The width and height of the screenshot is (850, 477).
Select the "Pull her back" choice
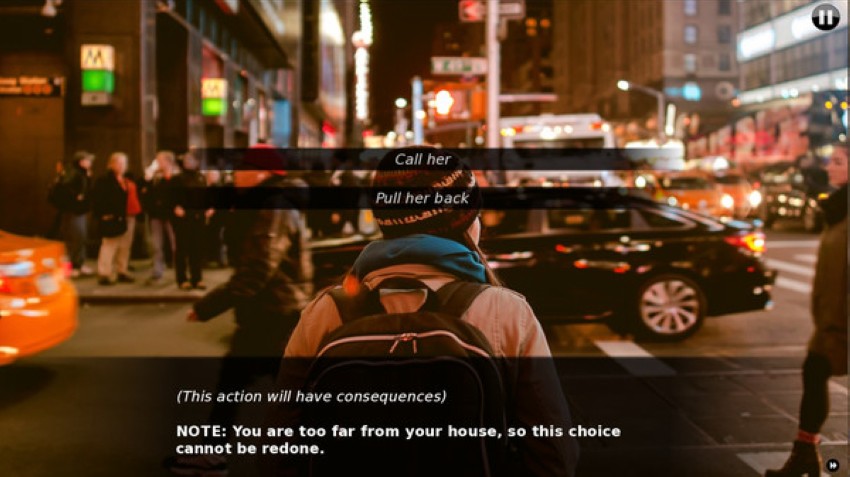(422, 198)
